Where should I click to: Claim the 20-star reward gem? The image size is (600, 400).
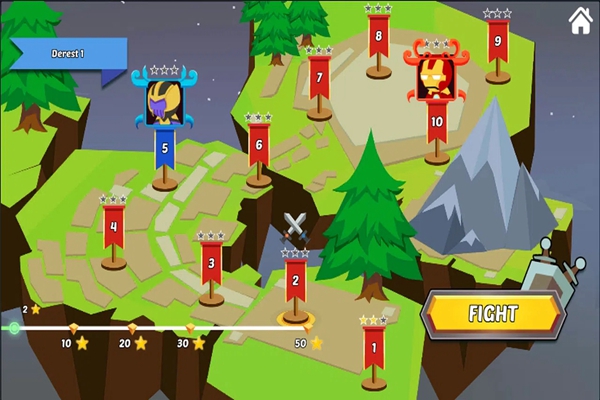point(131,328)
